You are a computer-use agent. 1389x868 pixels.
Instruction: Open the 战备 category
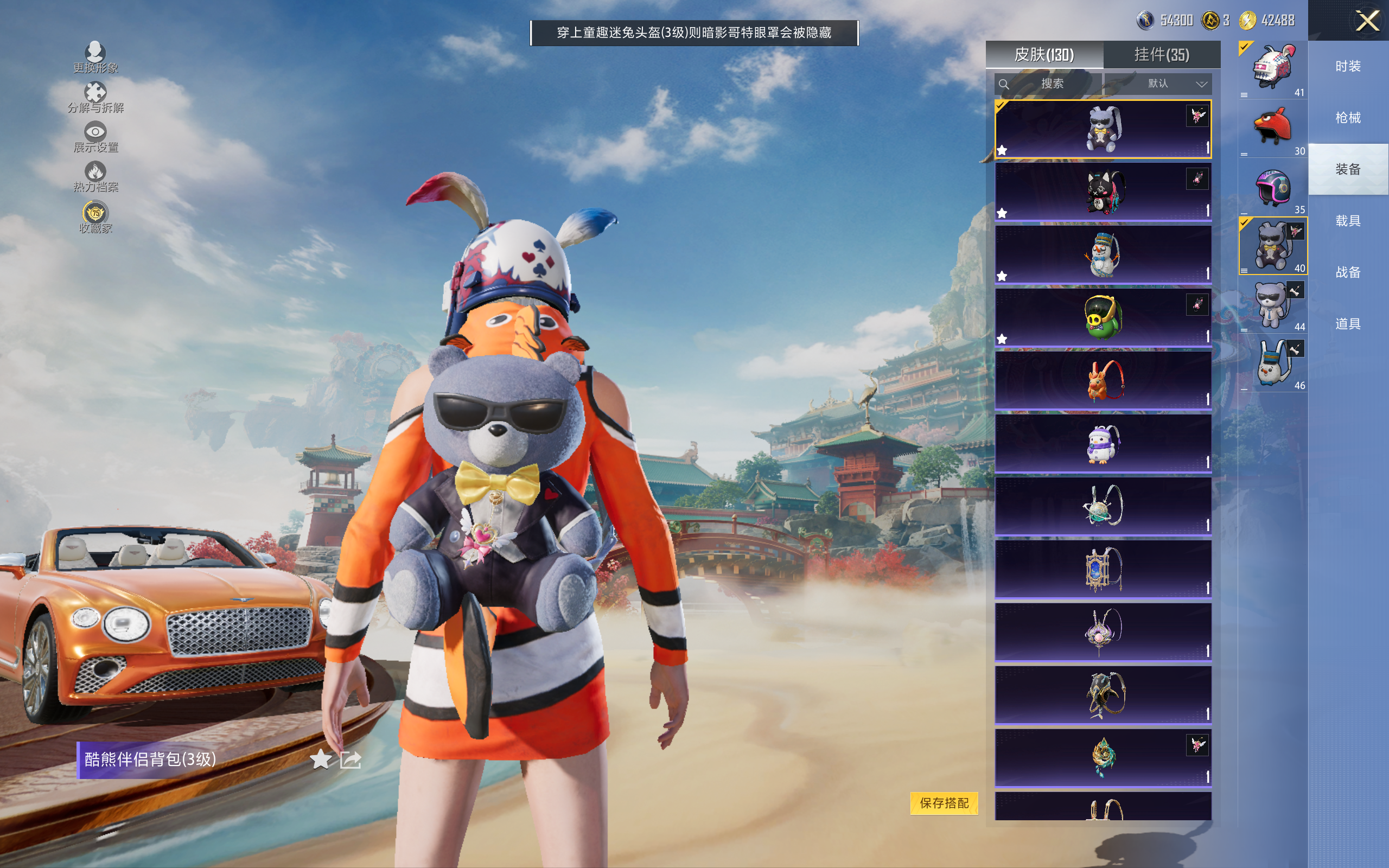coord(1348,272)
